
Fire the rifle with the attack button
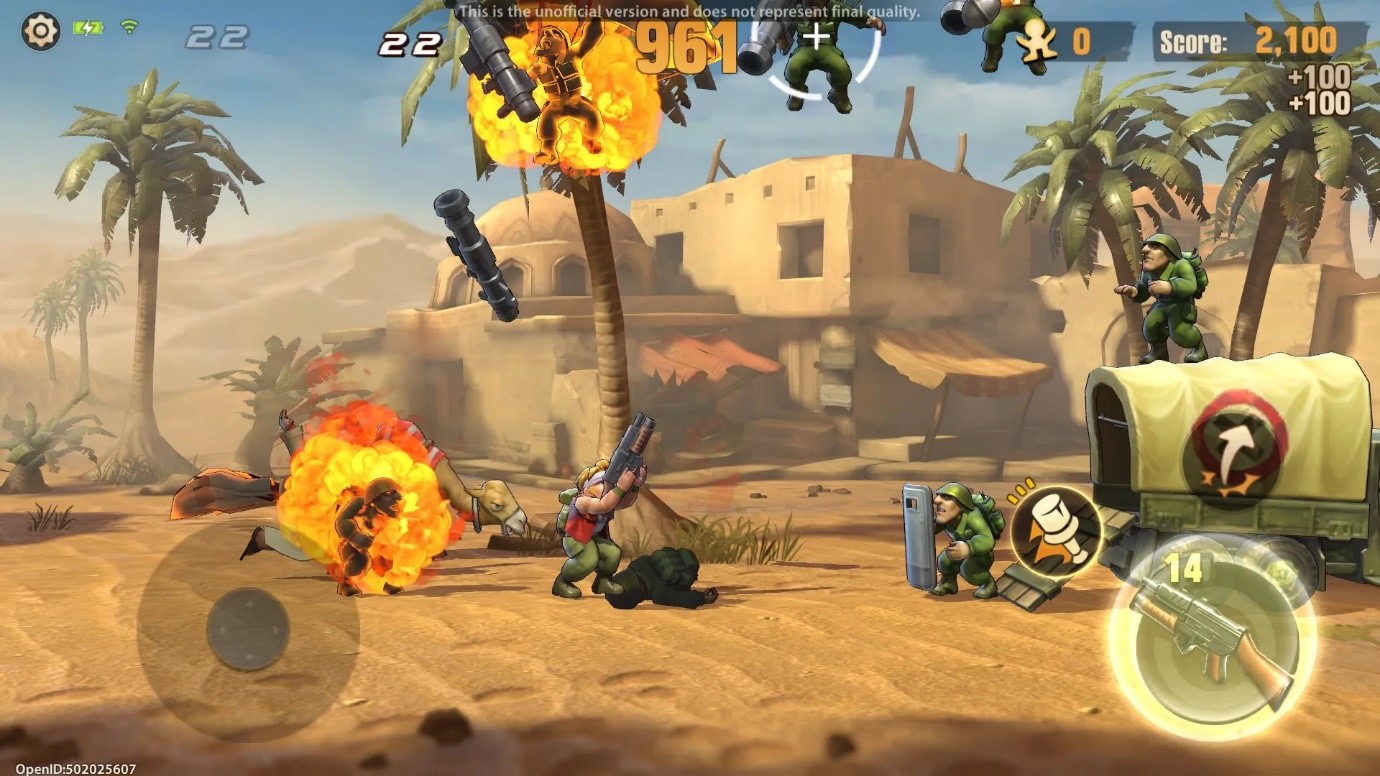(1212, 640)
